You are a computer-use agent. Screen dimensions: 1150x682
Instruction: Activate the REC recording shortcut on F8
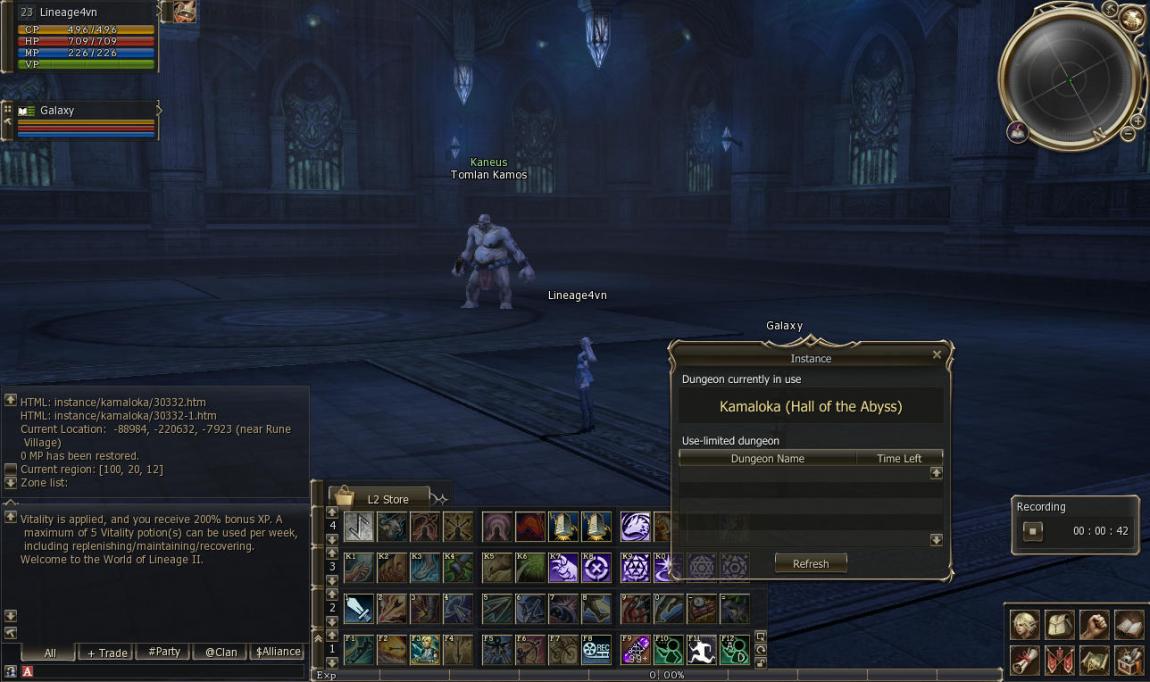point(597,650)
